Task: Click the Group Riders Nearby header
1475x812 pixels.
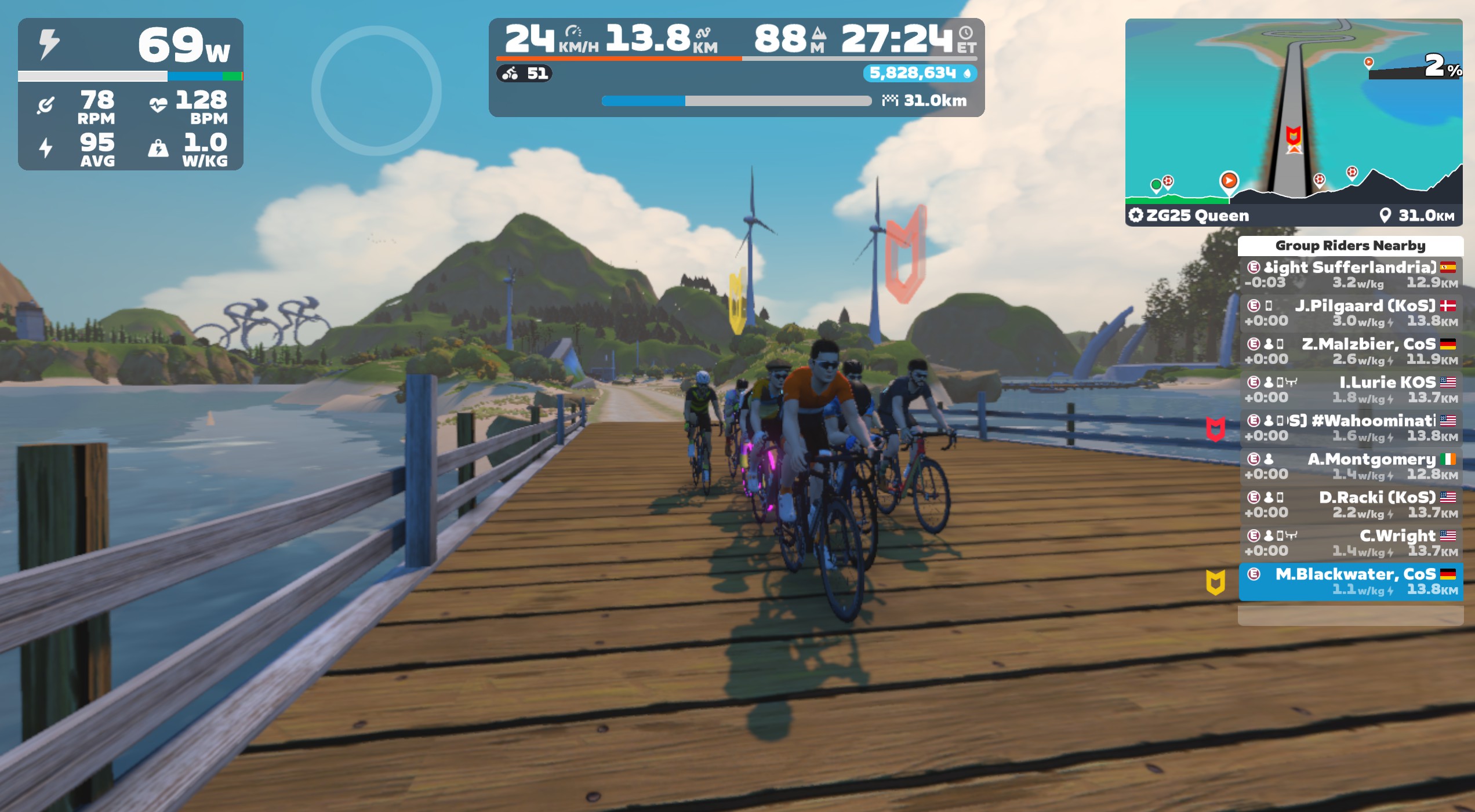Action: click(1350, 246)
